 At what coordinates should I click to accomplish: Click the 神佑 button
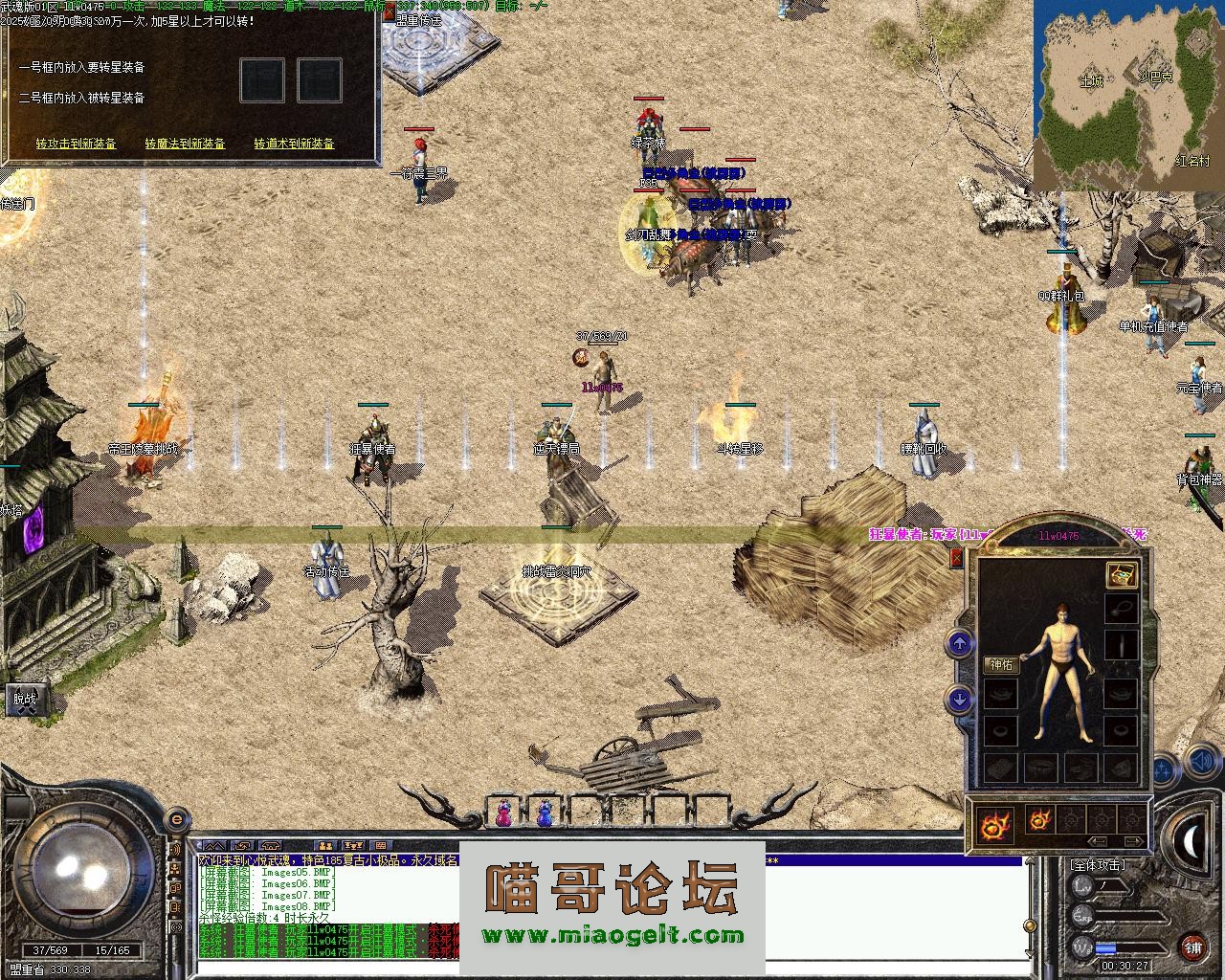coord(1001,665)
